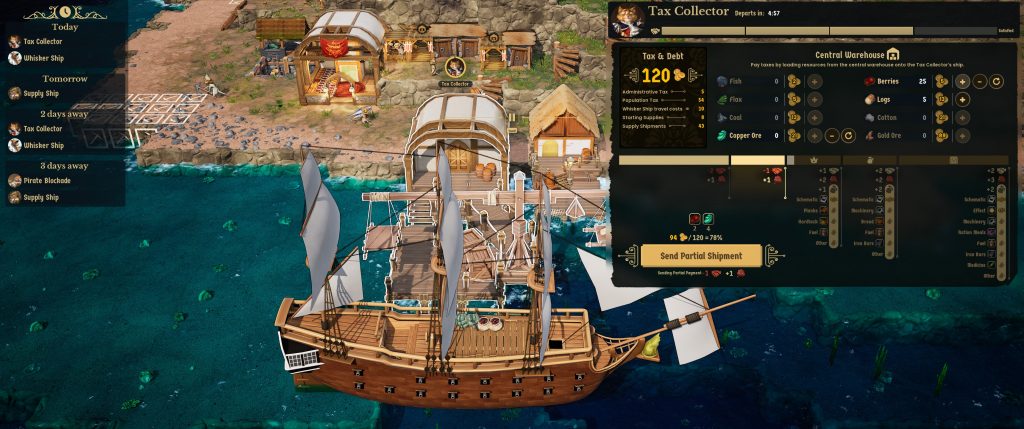Image resolution: width=1024 pixels, height=429 pixels.
Task: Select the Pirate Blockade schedule entry
Action: pyautogui.click(x=43, y=181)
